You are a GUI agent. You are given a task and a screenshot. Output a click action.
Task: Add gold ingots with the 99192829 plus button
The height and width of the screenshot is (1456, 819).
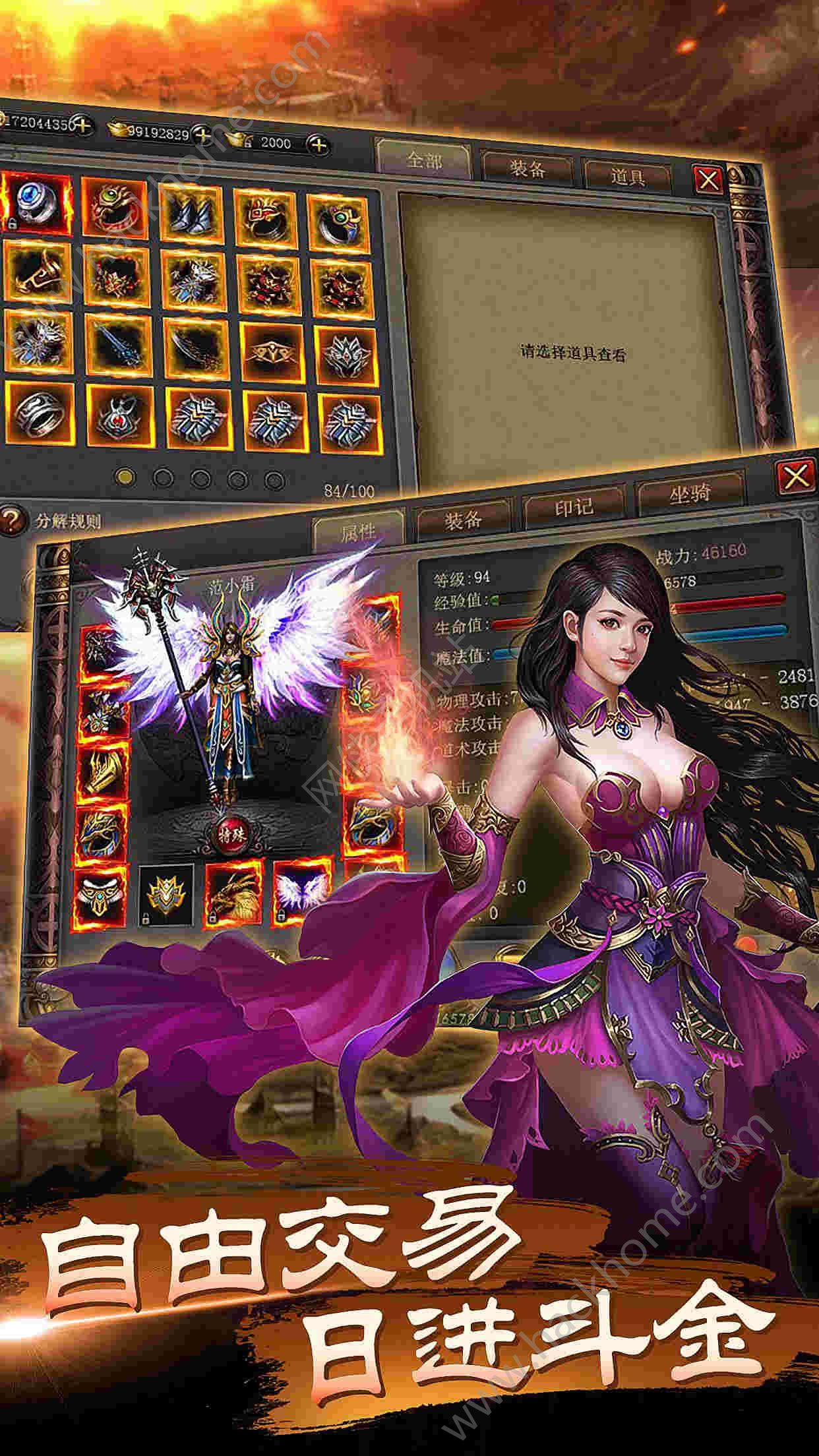(x=202, y=135)
